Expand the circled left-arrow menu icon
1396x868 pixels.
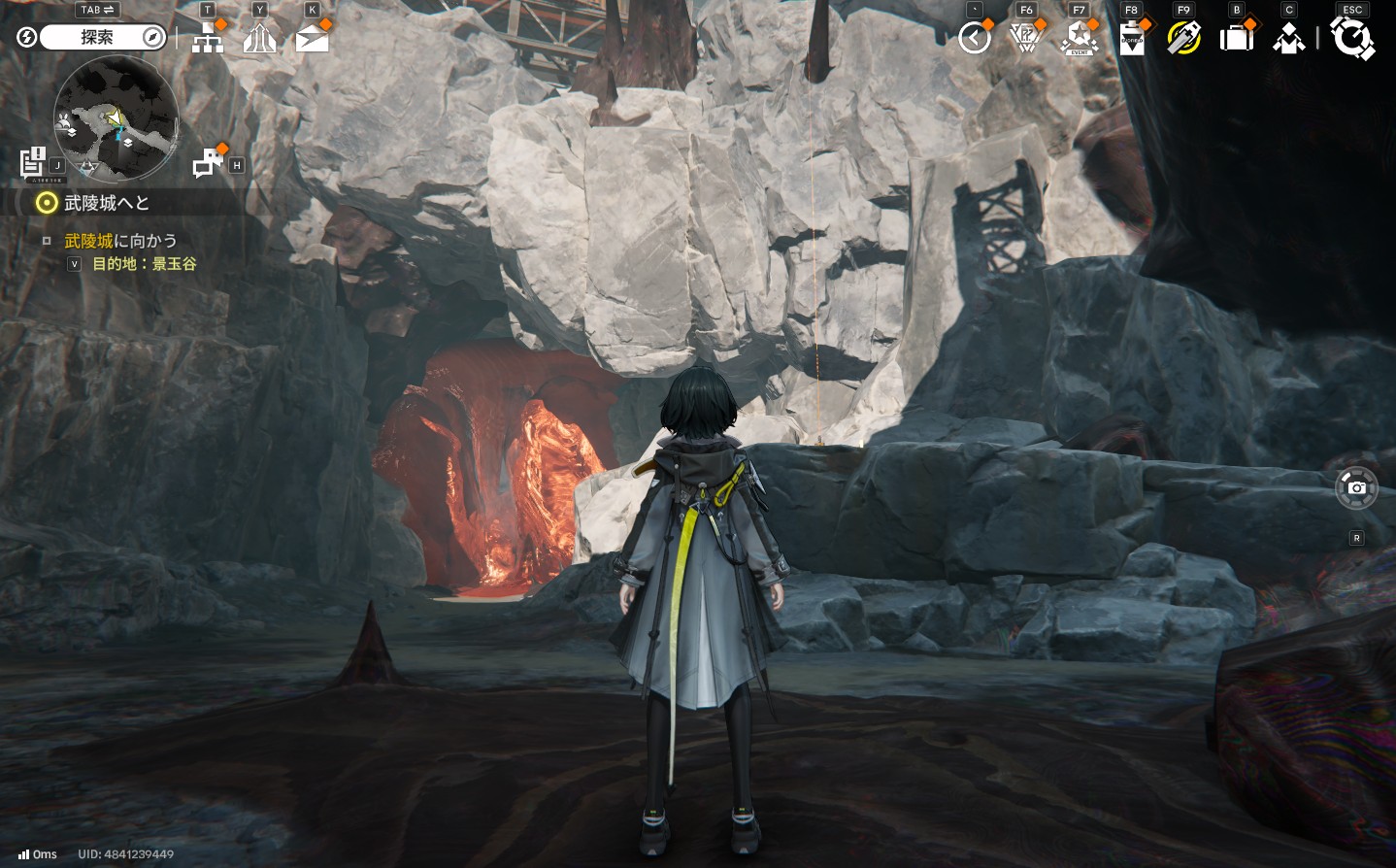click(975, 39)
